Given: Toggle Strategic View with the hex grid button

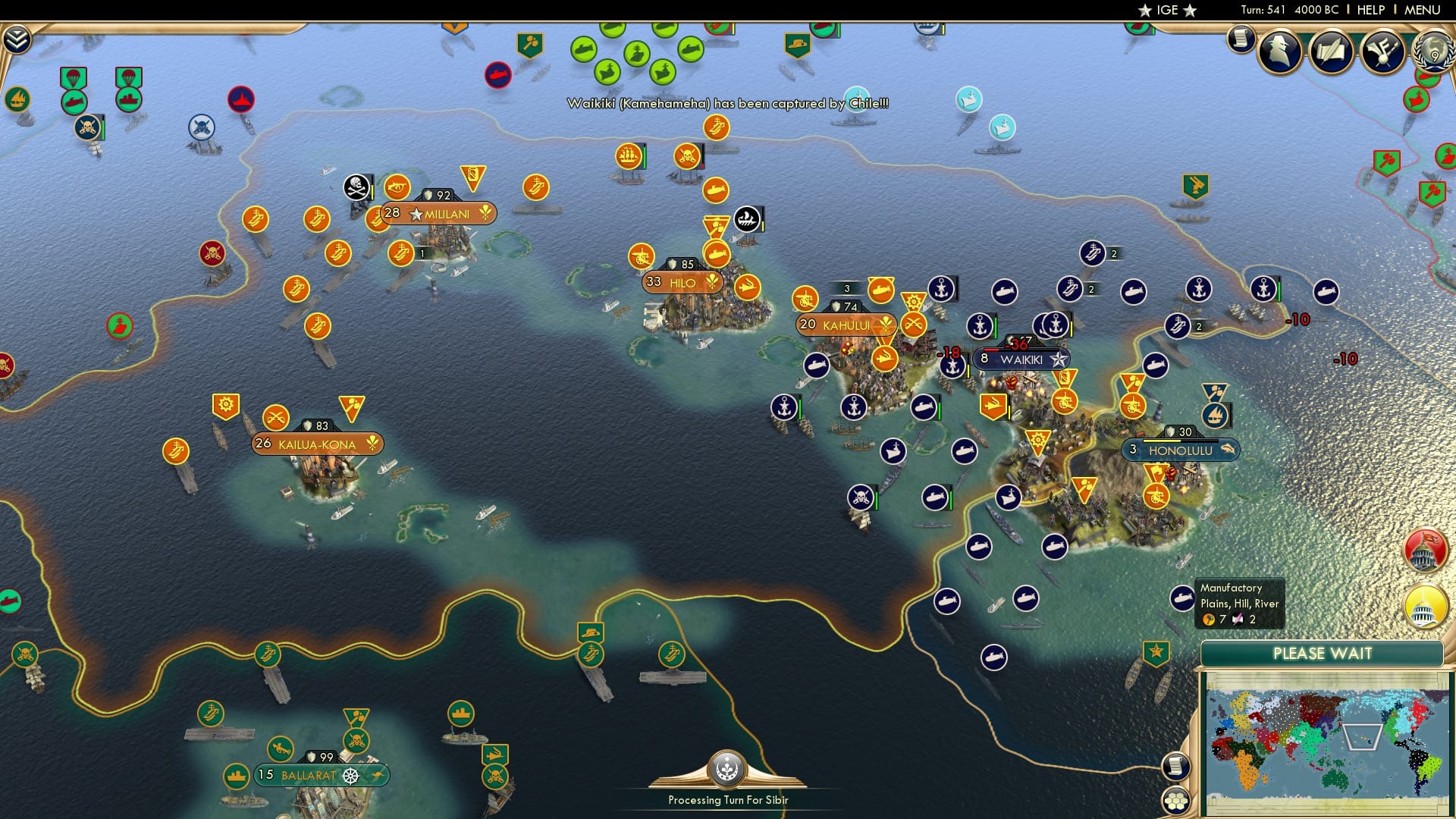Looking at the screenshot, I should pos(1176,802).
